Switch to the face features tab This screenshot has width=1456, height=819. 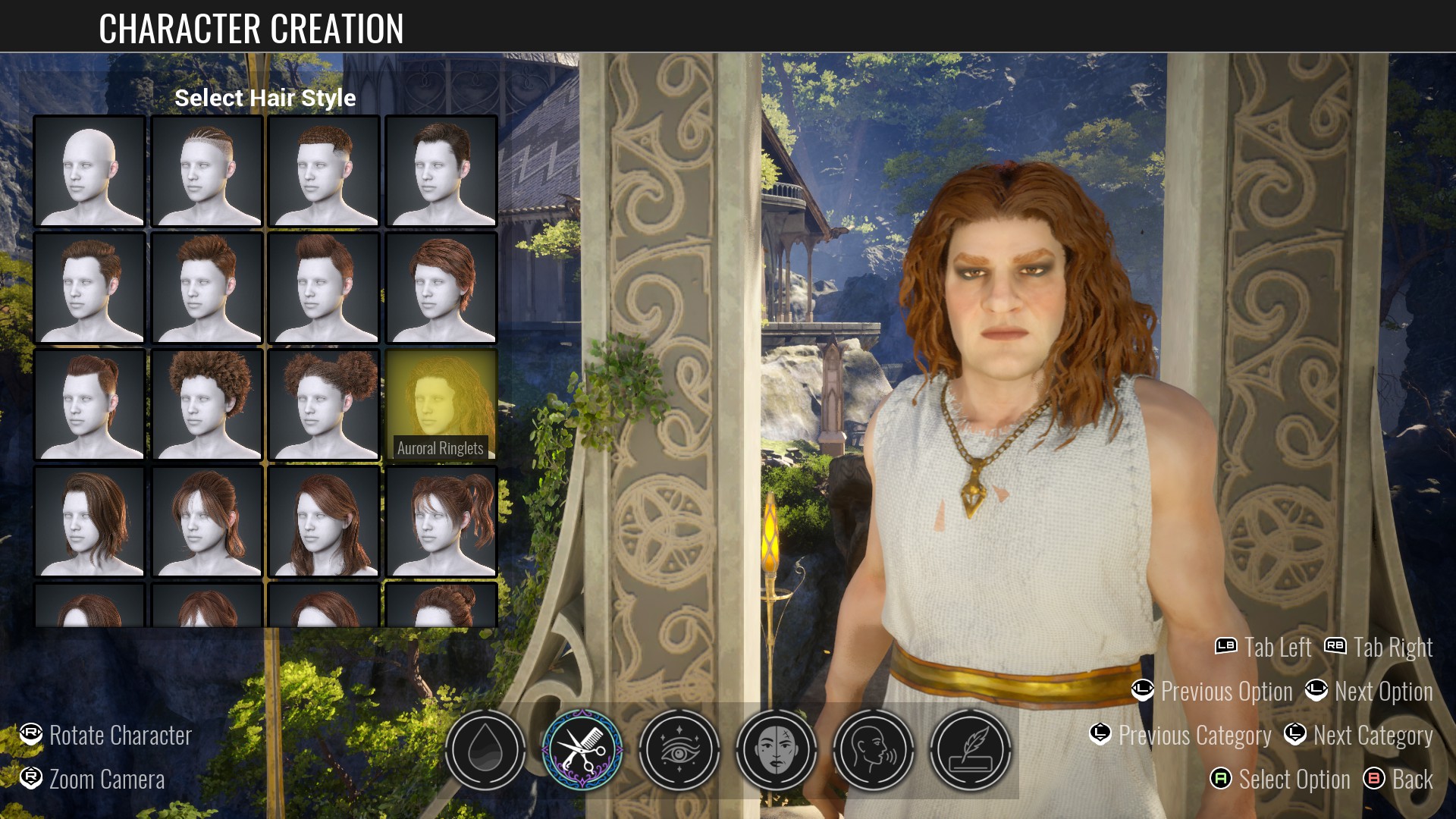point(777,750)
